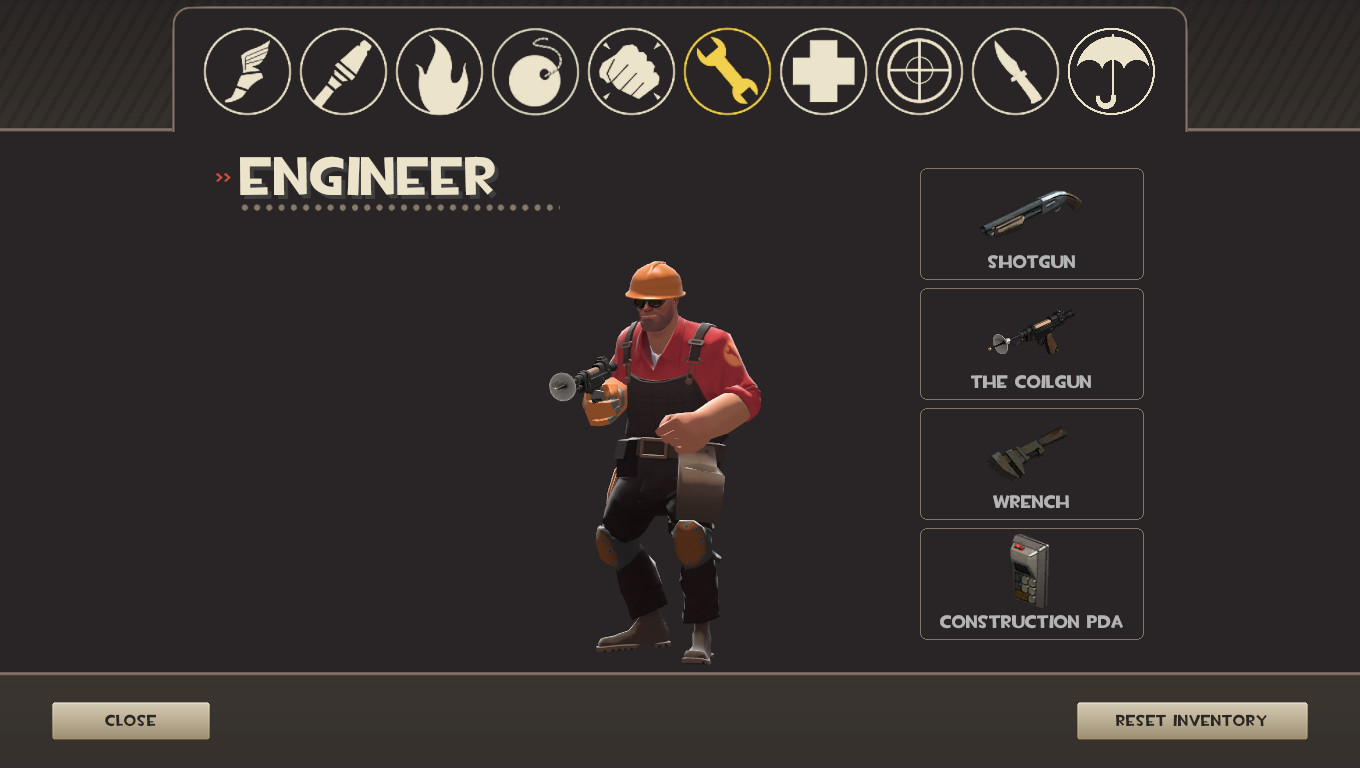Open the Wrench melee slot
This screenshot has height=768, width=1360.
(1031, 463)
